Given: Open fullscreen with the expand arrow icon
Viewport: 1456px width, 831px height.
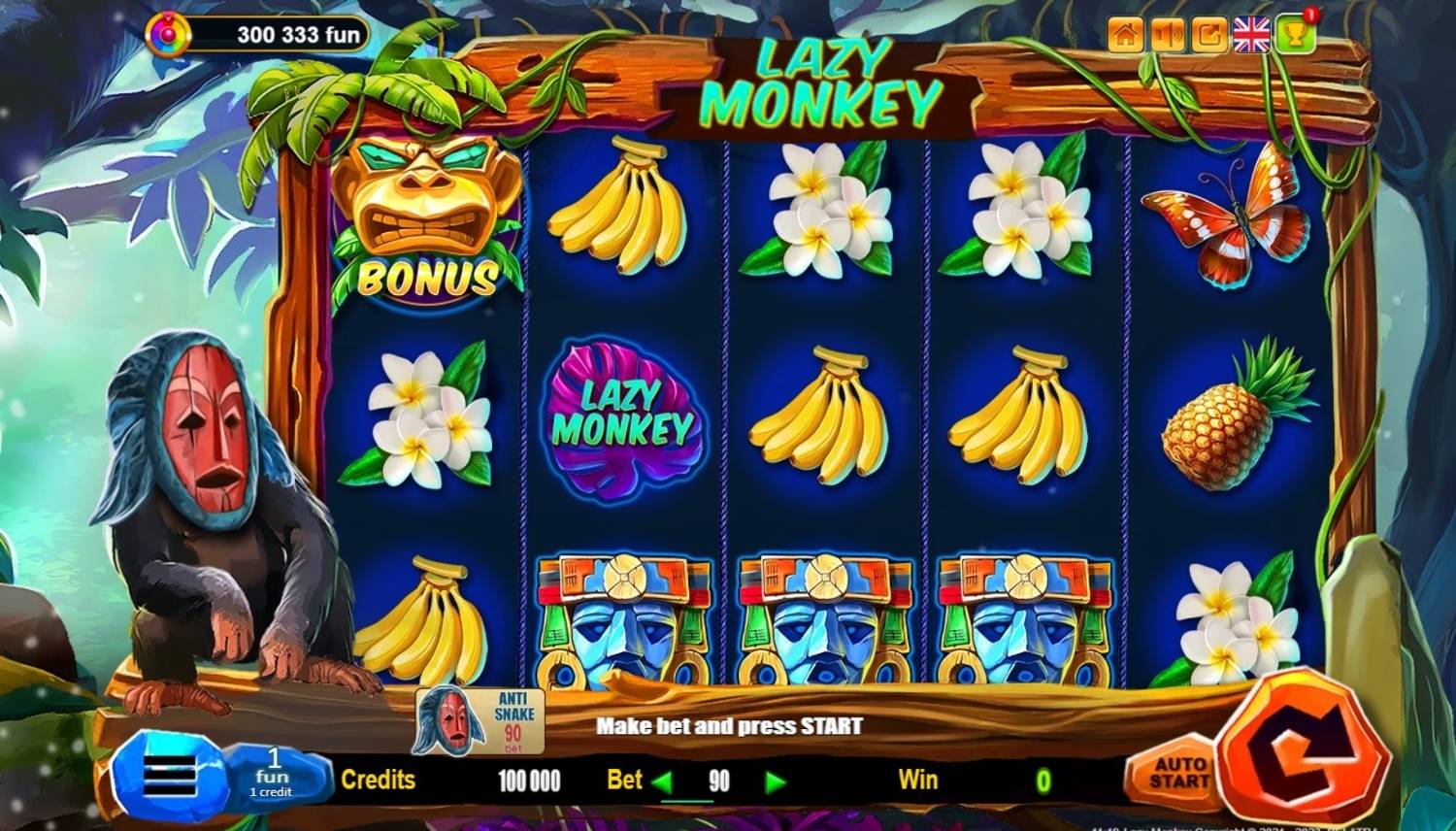Looking at the screenshot, I should [1209, 36].
